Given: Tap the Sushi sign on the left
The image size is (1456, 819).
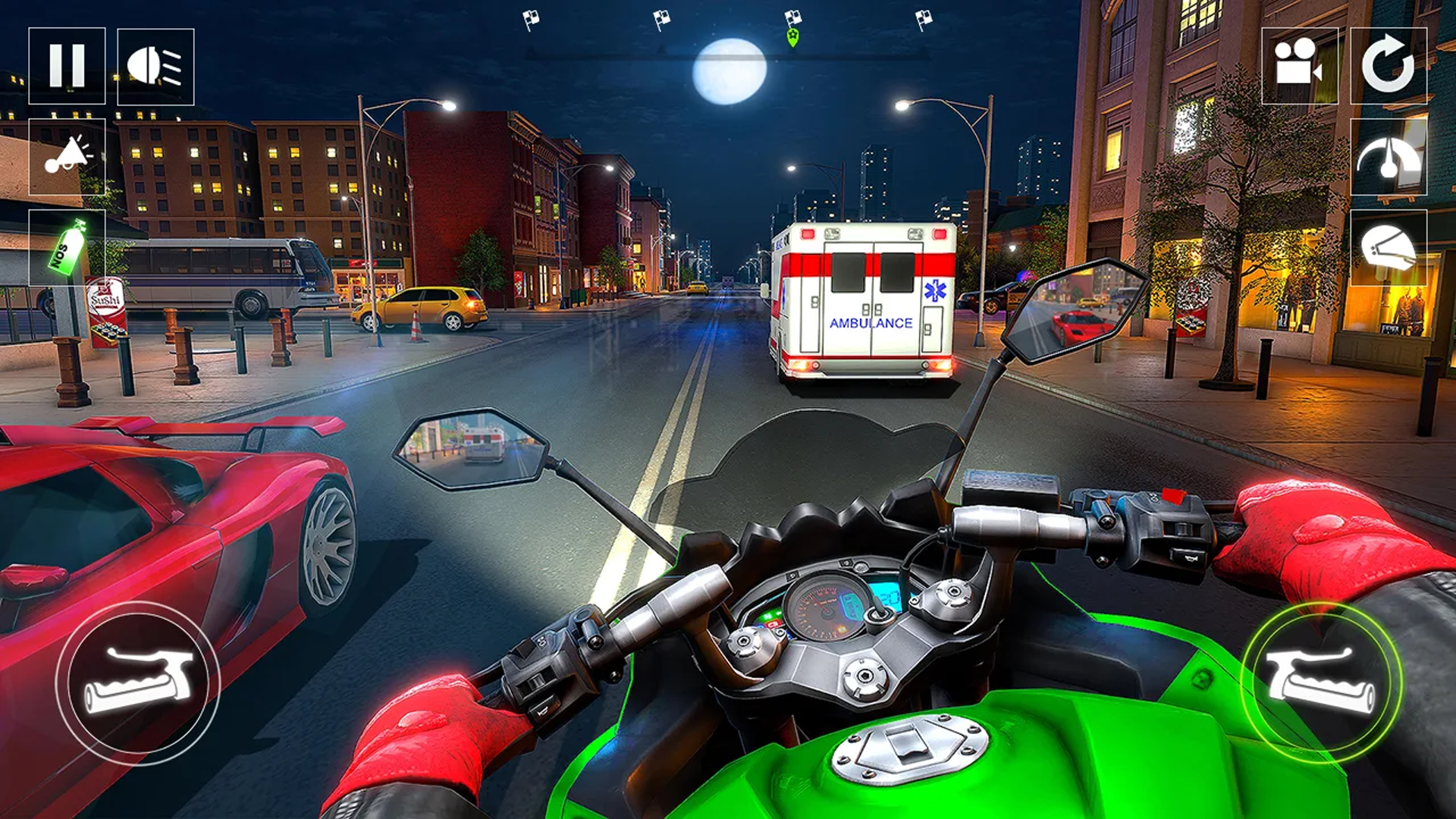Looking at the screenshot, I should point(106,300).
